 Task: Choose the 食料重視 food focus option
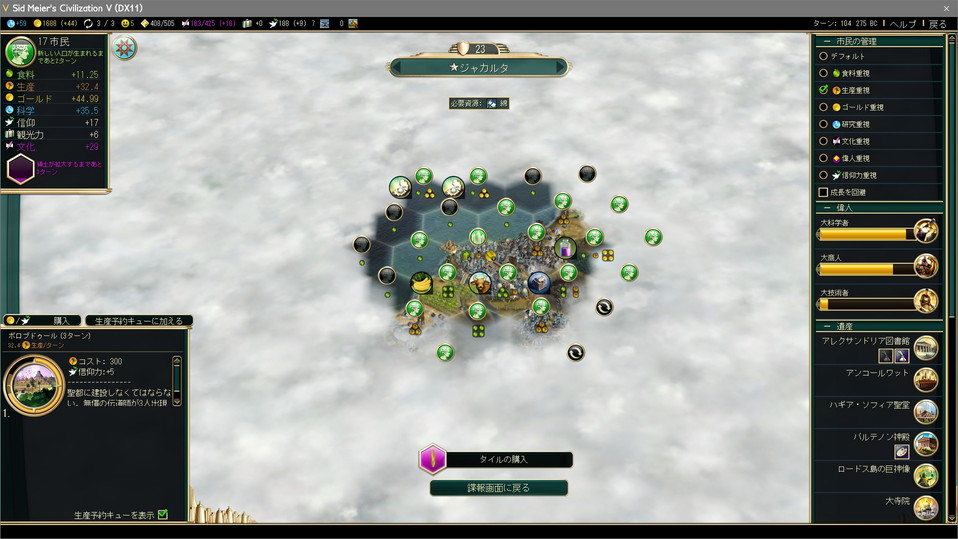(x=824, y=73)
